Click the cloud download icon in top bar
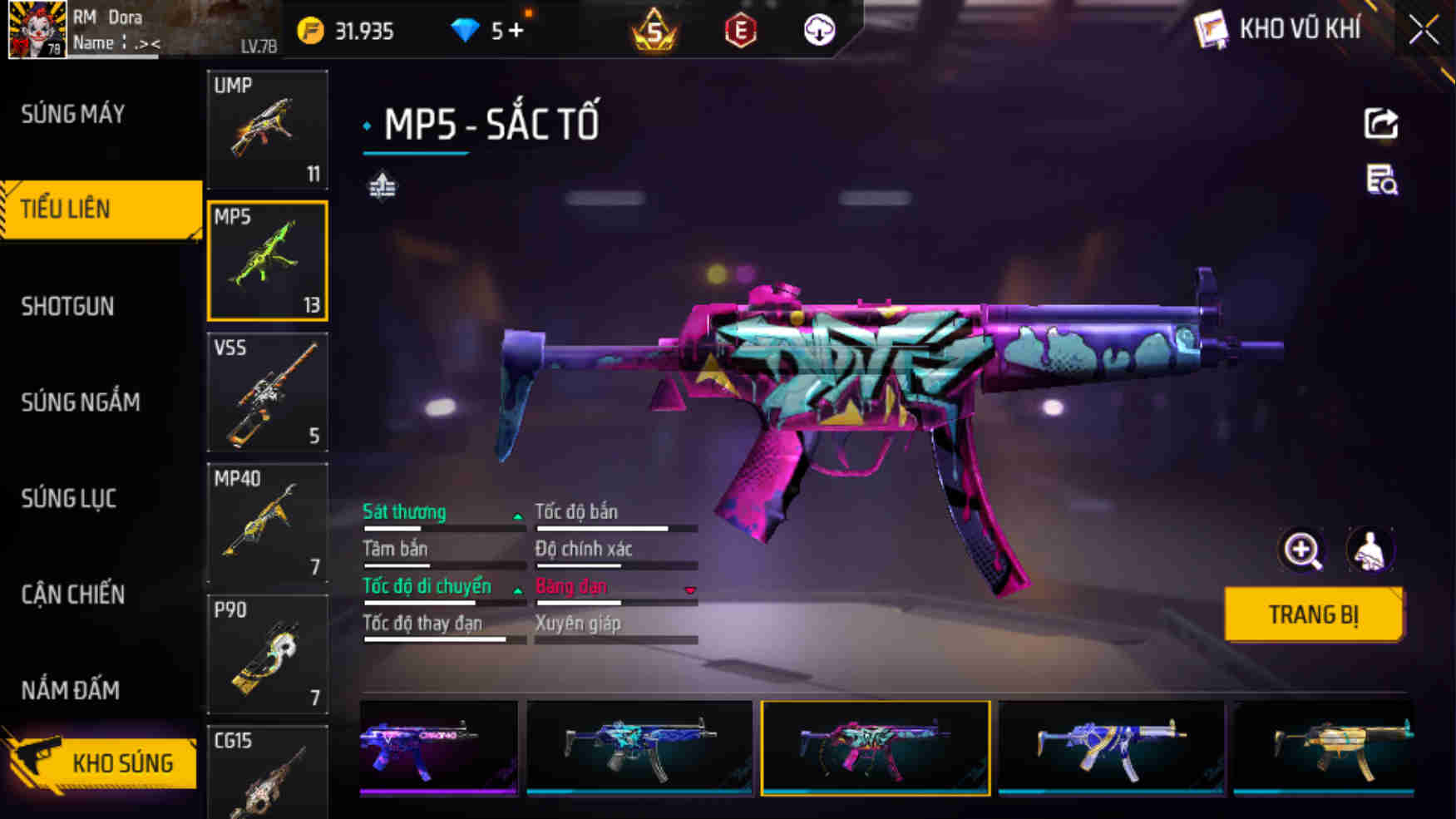Viewport: 1456px width, 819px height. click(x=817, y=31)
